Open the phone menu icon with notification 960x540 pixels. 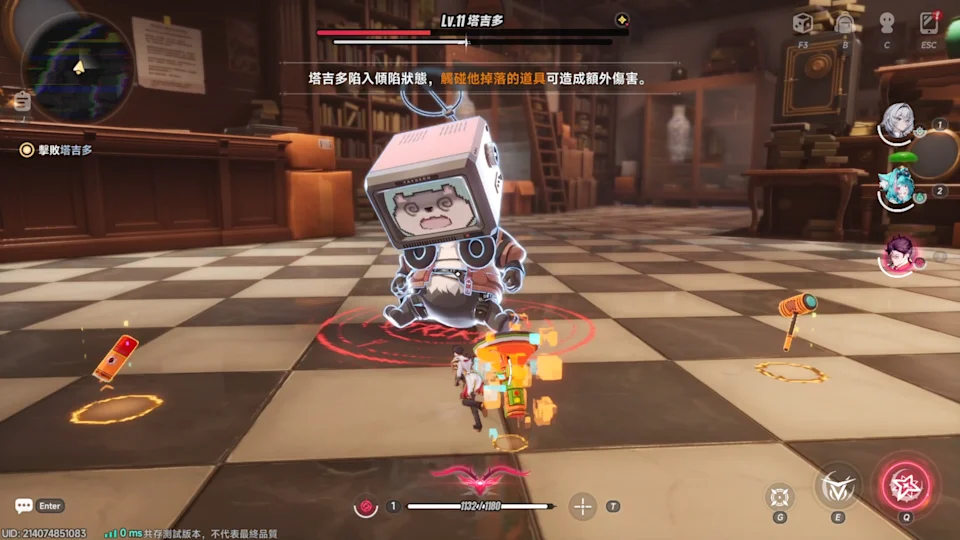tap(929, 23)
